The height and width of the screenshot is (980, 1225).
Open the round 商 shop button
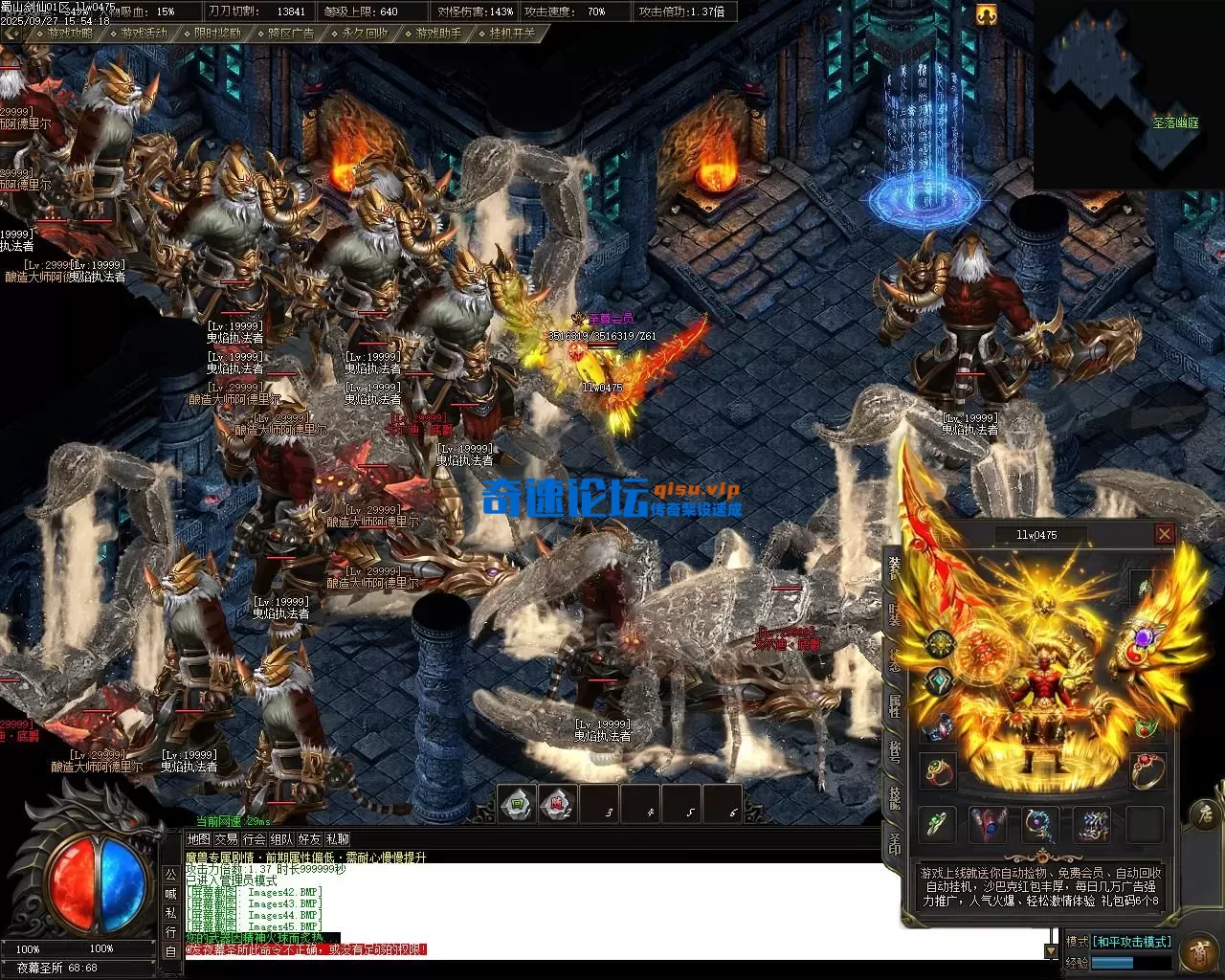(x=1200, y=952)
